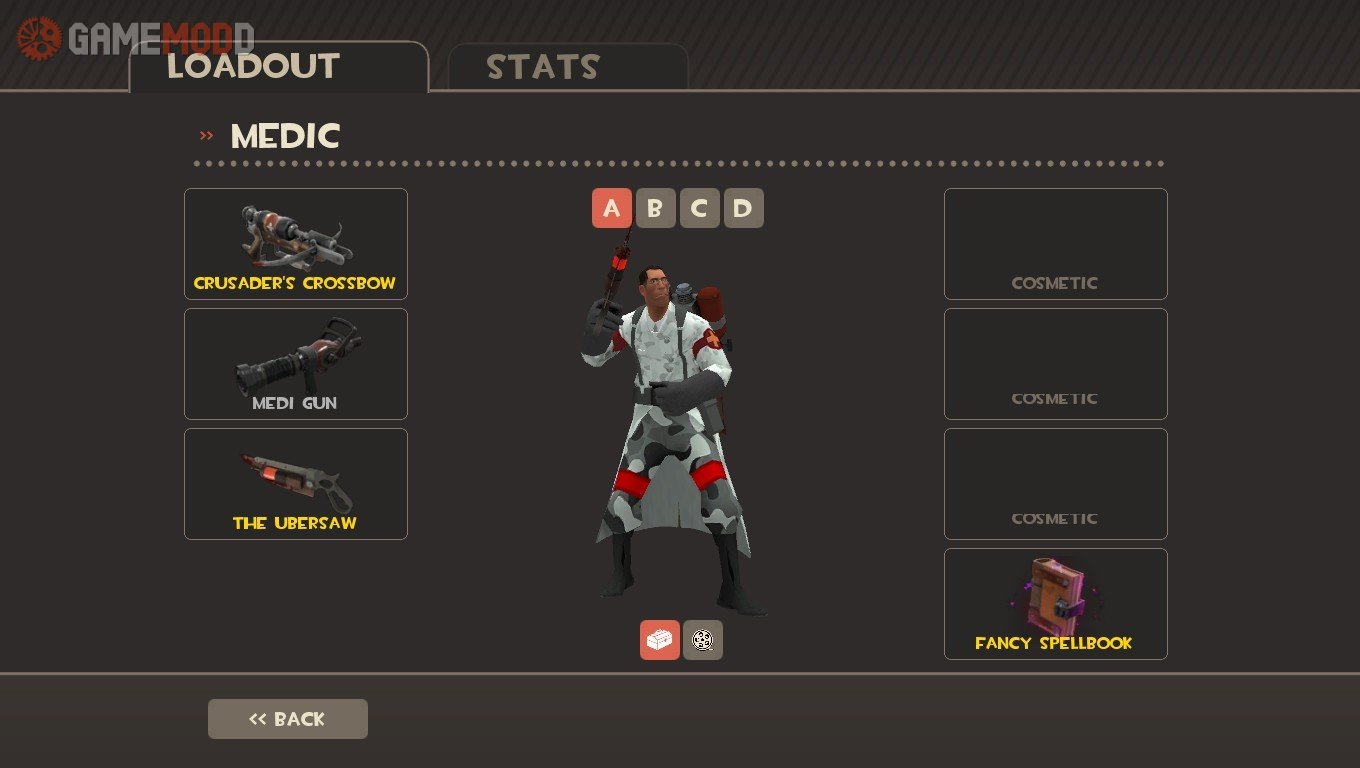Image resolution: width=1360 pixels, height=768 pixels.
Task: Click the red item box view button
Action: click(659, 640)
